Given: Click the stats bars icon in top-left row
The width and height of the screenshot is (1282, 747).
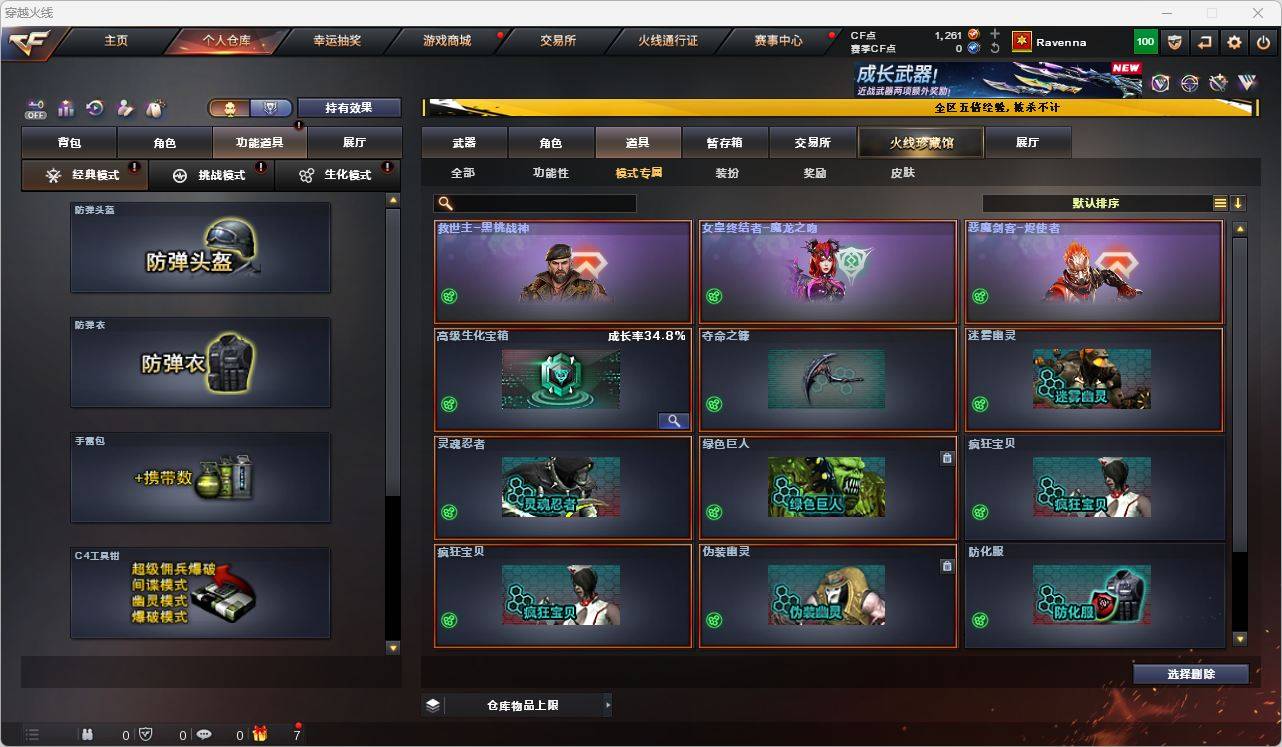Looking at the screenshot, I should click(65, 108).
